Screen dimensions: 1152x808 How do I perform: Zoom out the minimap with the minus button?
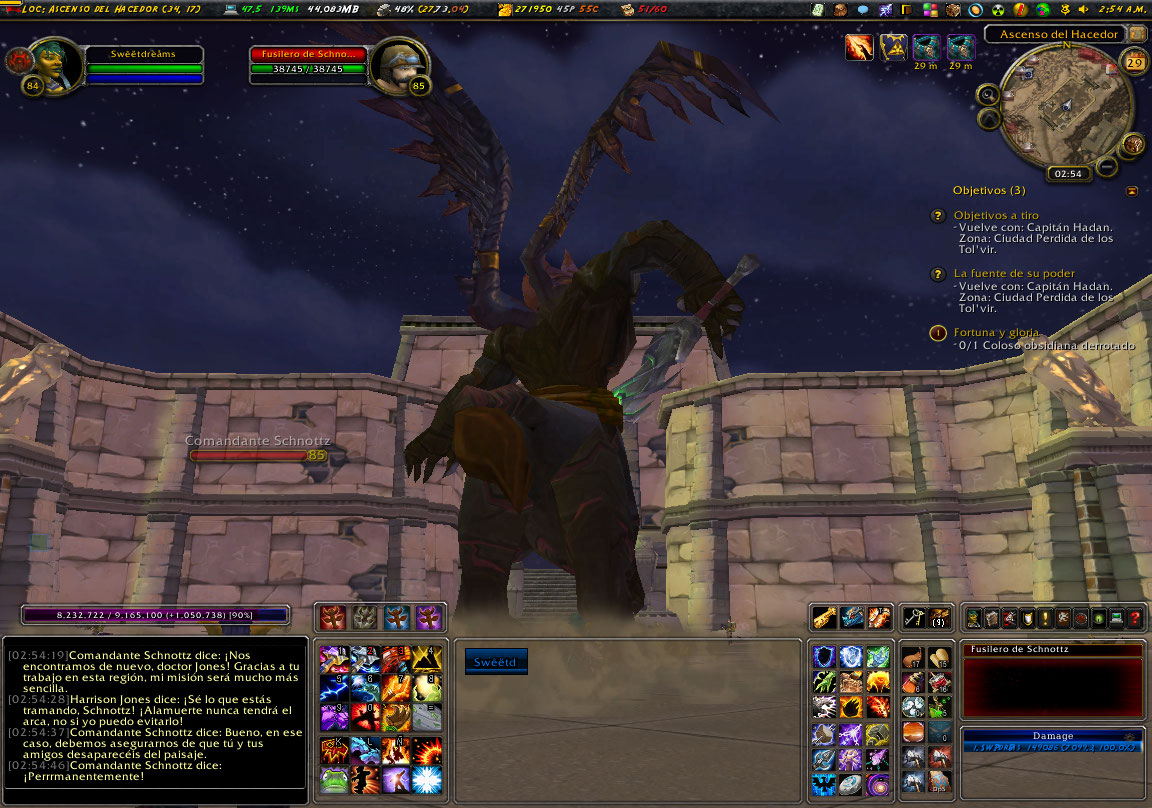point(1107,166)
